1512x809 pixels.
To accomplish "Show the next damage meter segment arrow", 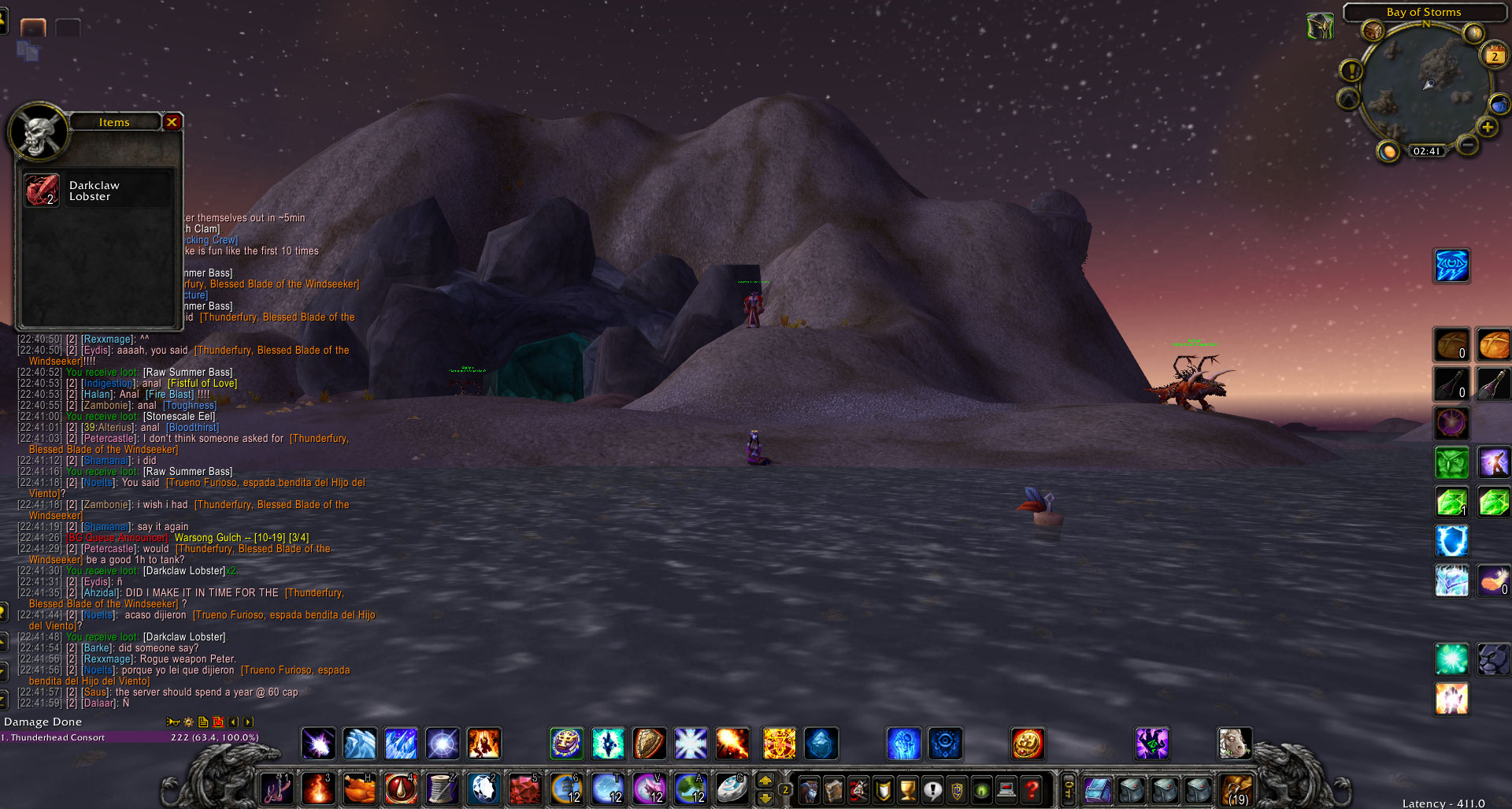I will (x=248, y=722).
